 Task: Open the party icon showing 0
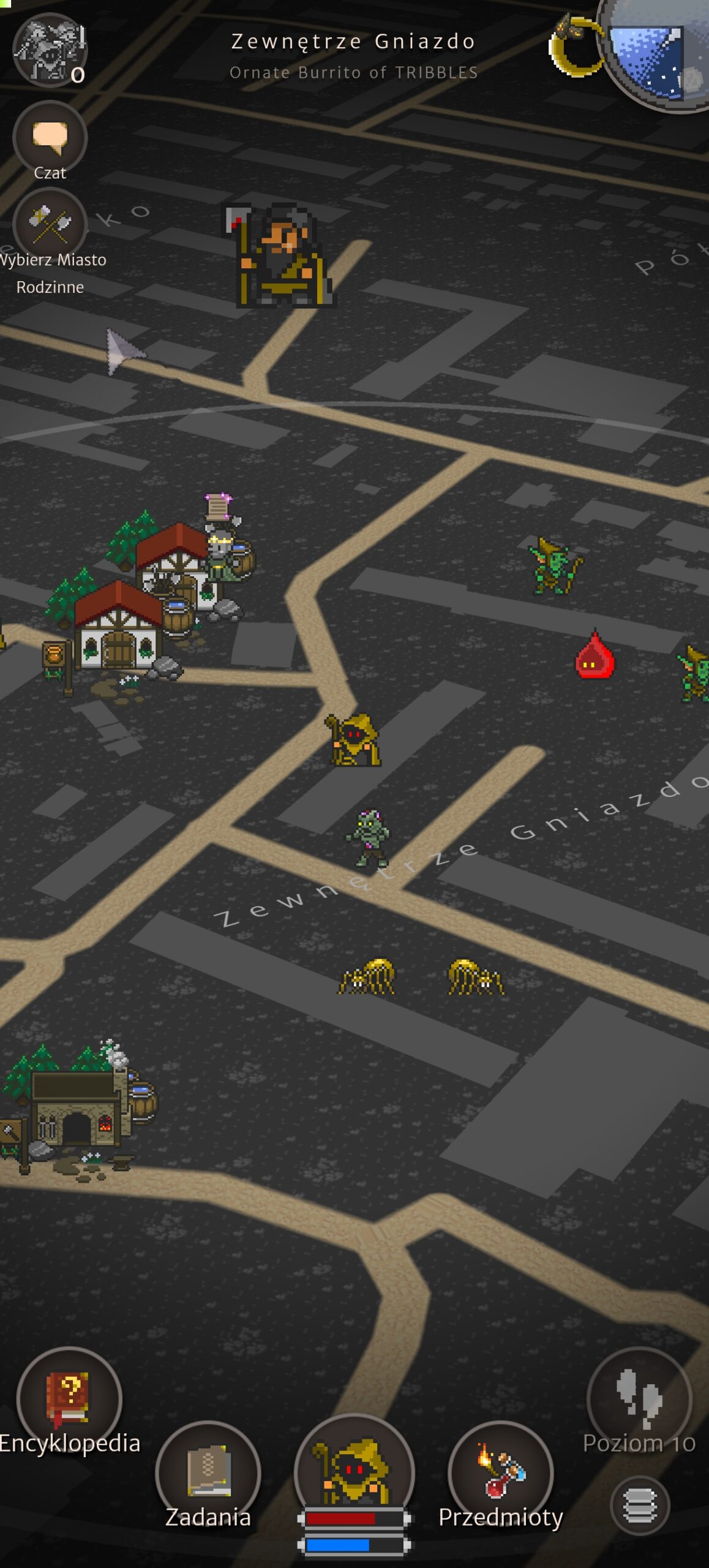(x=50, y=50)
